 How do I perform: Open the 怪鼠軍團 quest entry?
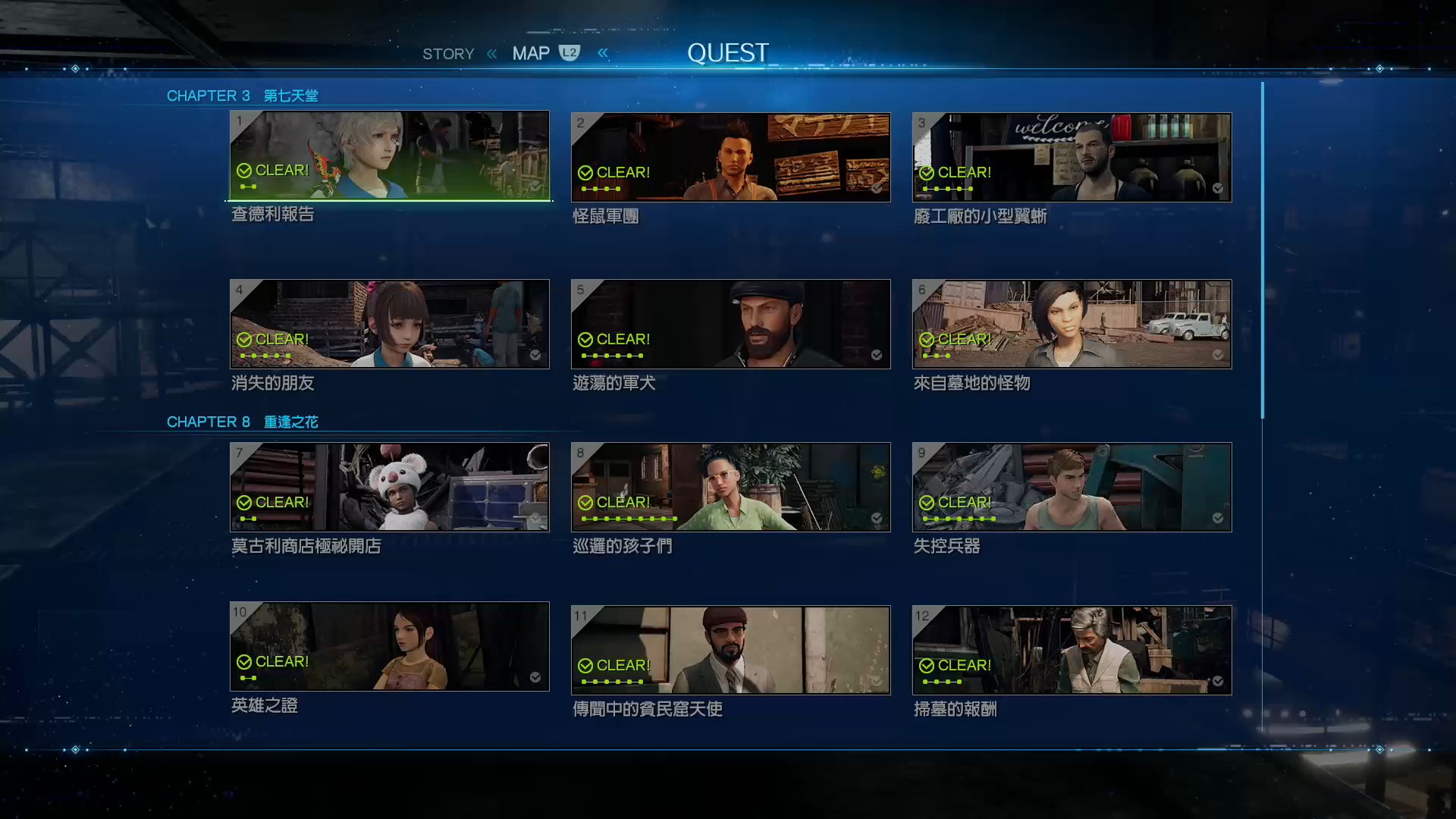pyautogui.click(x=730, y=156)
